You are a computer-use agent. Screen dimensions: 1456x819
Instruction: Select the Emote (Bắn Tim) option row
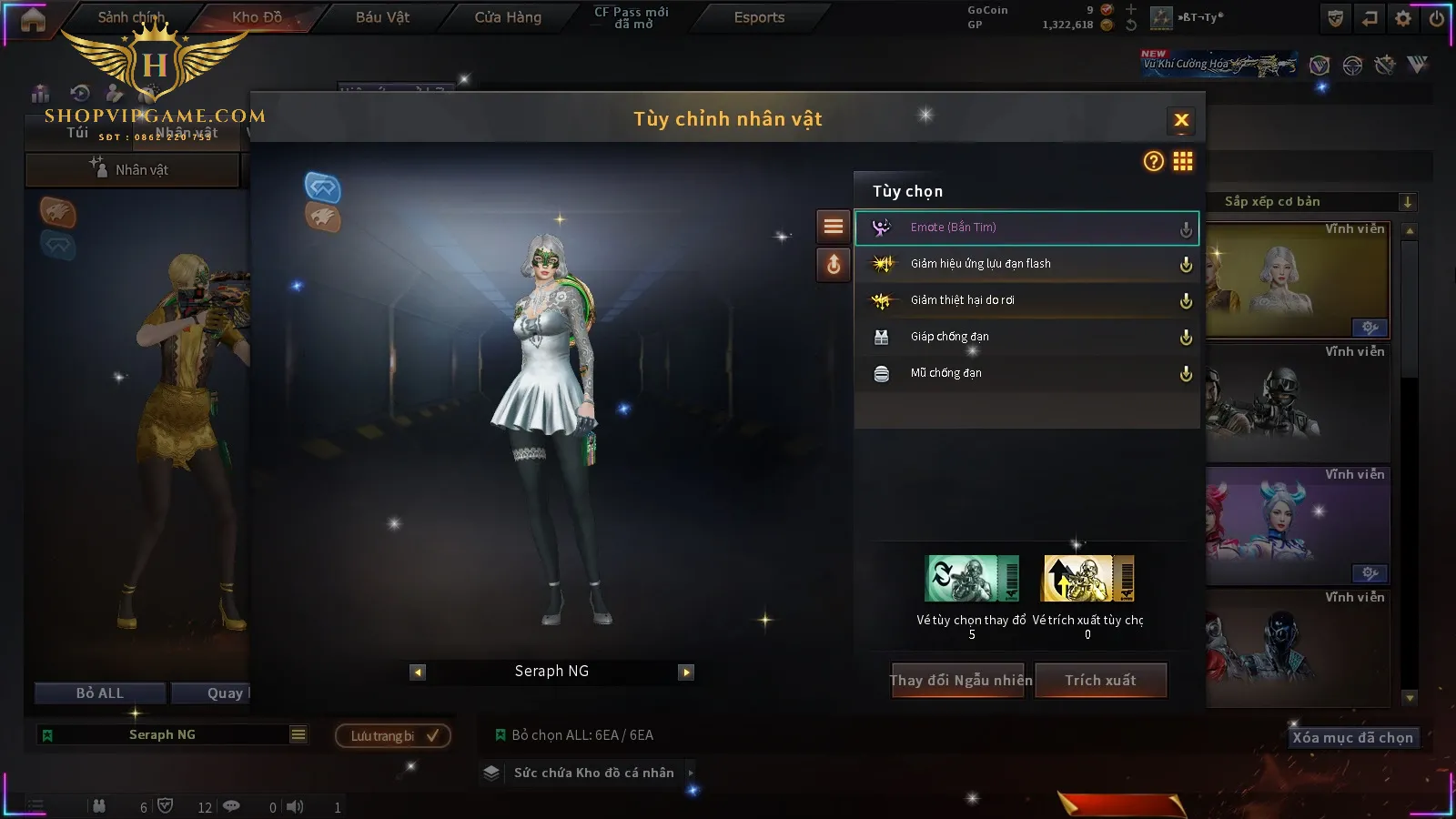[x=1026, y=227]
